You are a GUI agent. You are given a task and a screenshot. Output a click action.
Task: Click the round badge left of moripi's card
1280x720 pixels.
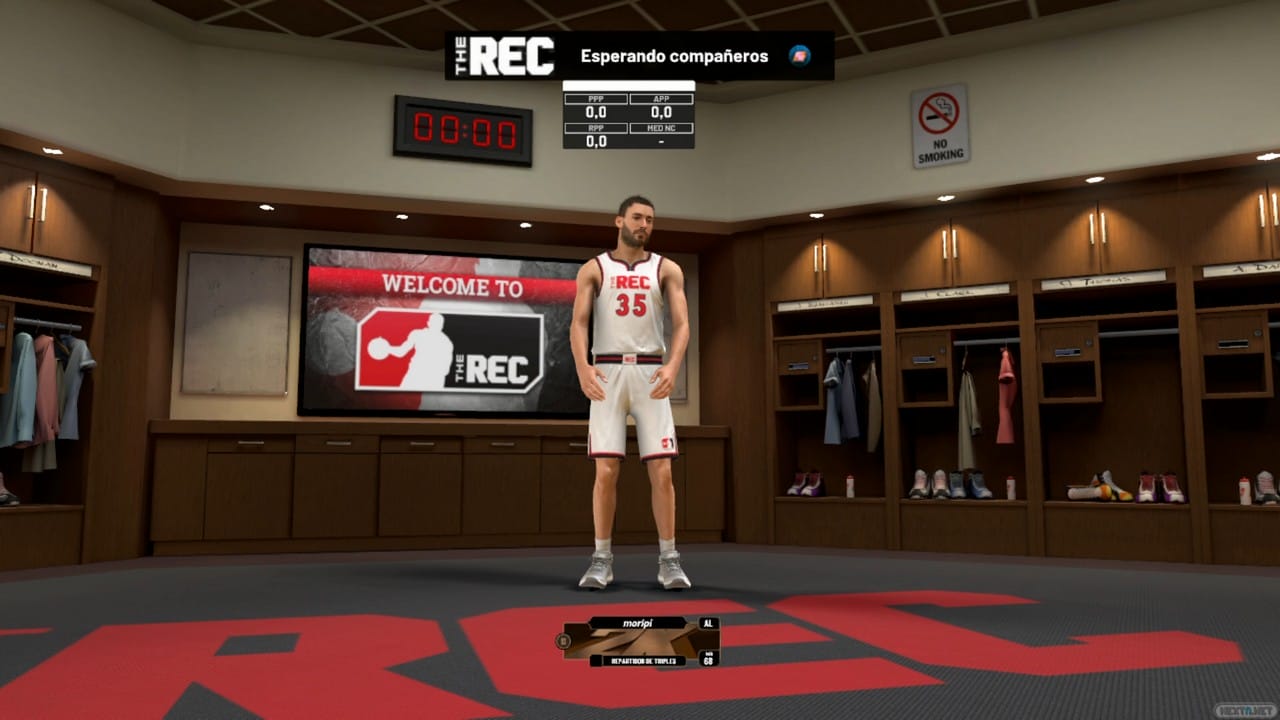[562, 640]
